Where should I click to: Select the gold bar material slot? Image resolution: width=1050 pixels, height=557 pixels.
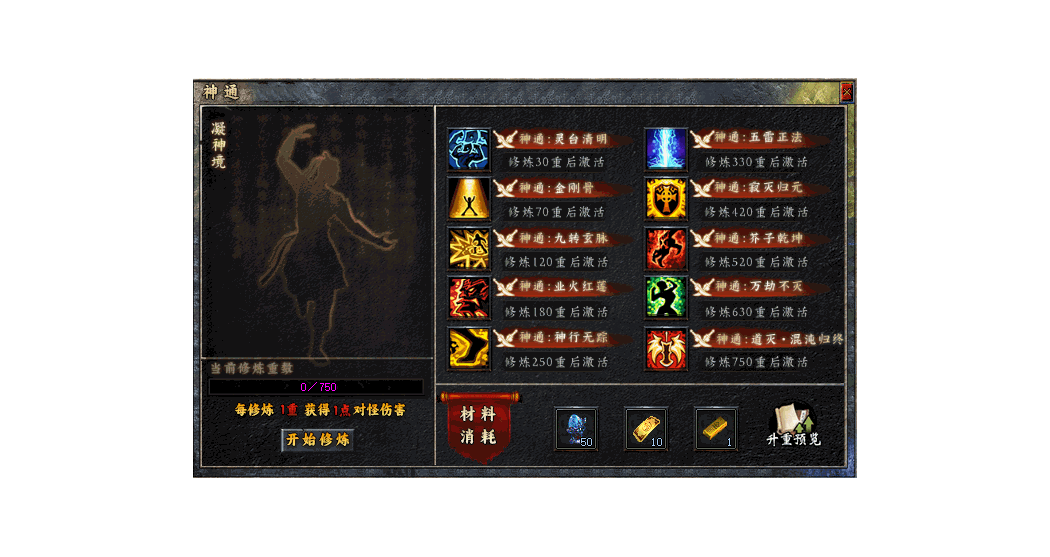tap(716, 428)
